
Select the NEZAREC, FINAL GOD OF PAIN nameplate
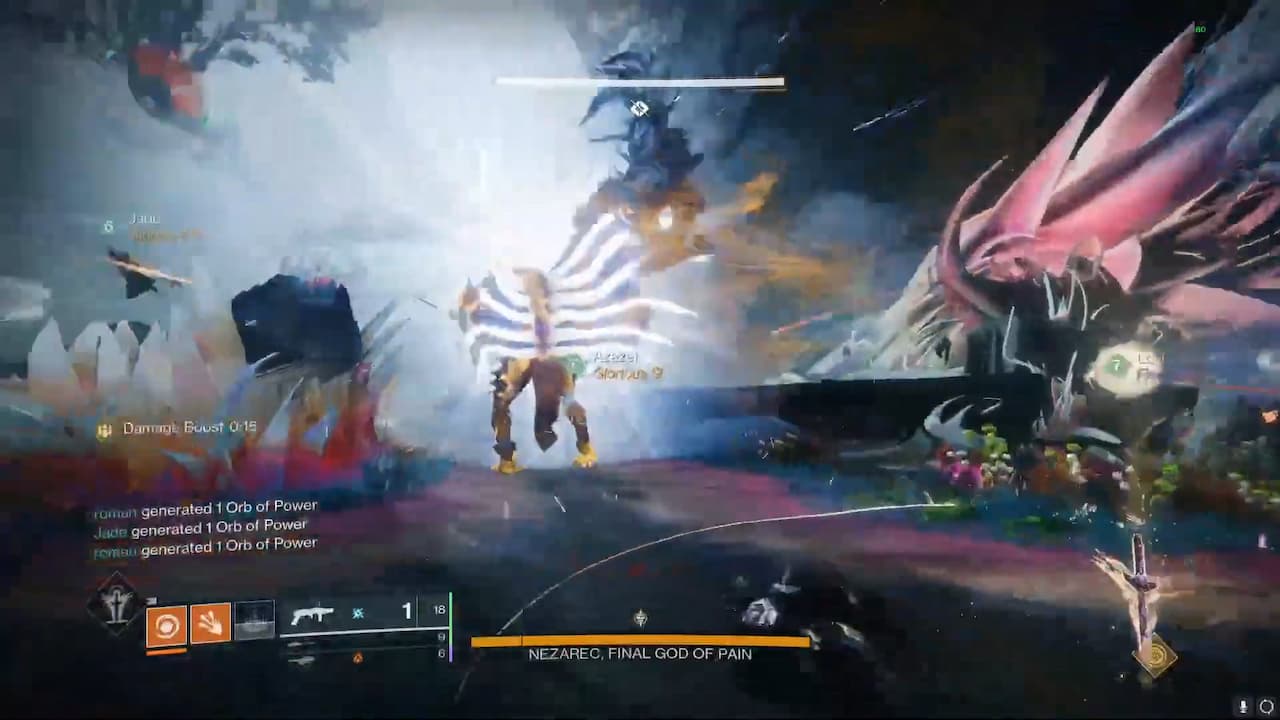(x=640, y=656)
